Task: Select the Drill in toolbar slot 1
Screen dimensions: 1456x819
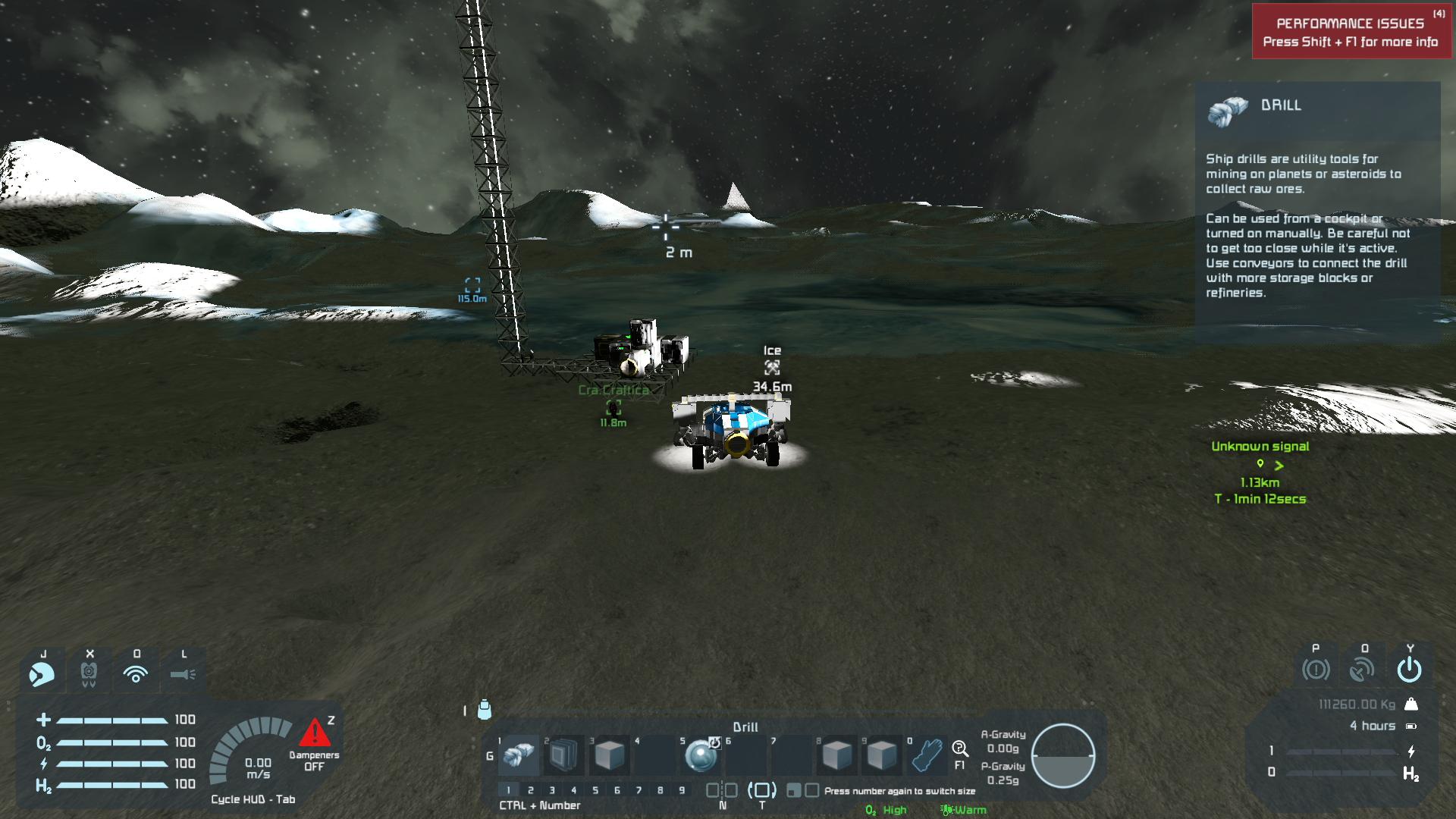Action: tap(519, 755)
